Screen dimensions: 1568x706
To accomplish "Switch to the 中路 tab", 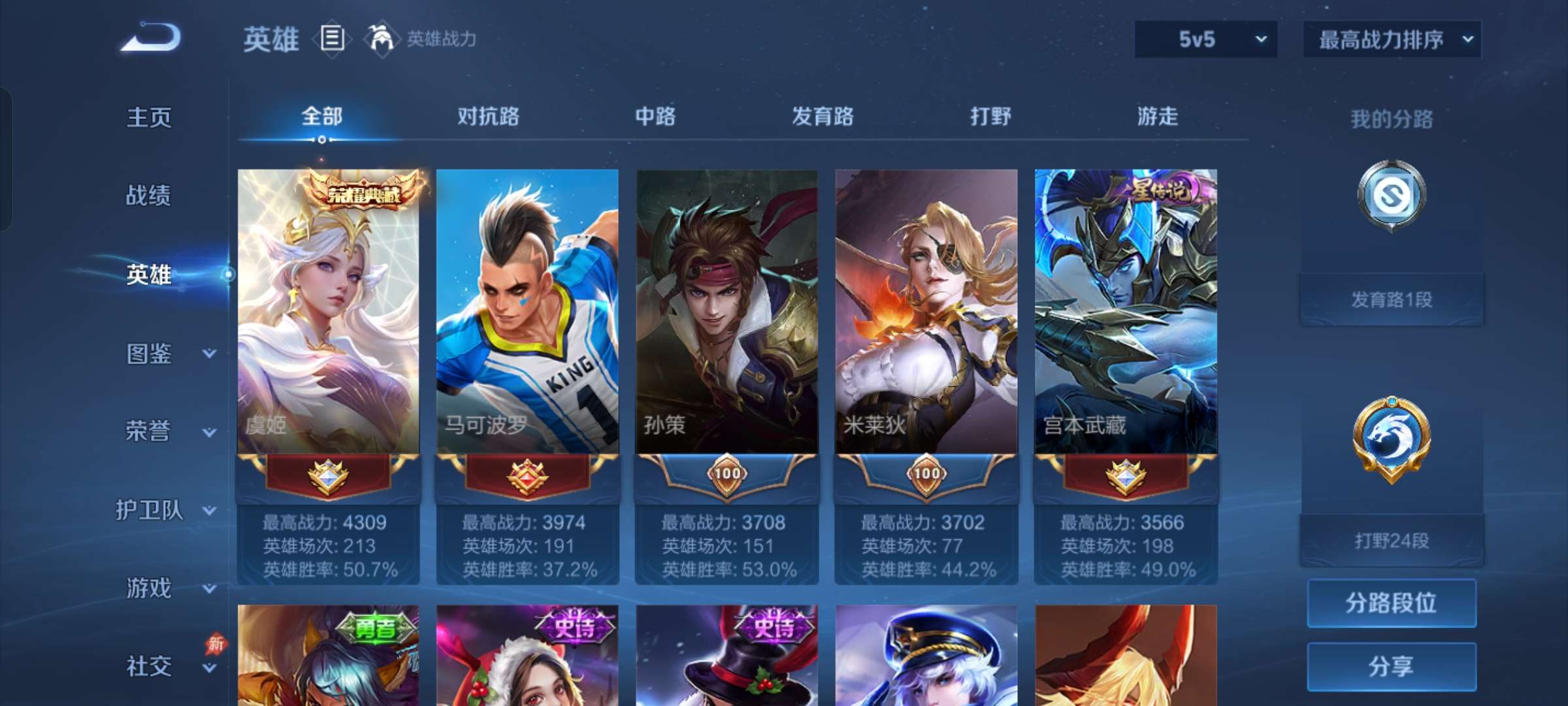I will pos(655,118).
